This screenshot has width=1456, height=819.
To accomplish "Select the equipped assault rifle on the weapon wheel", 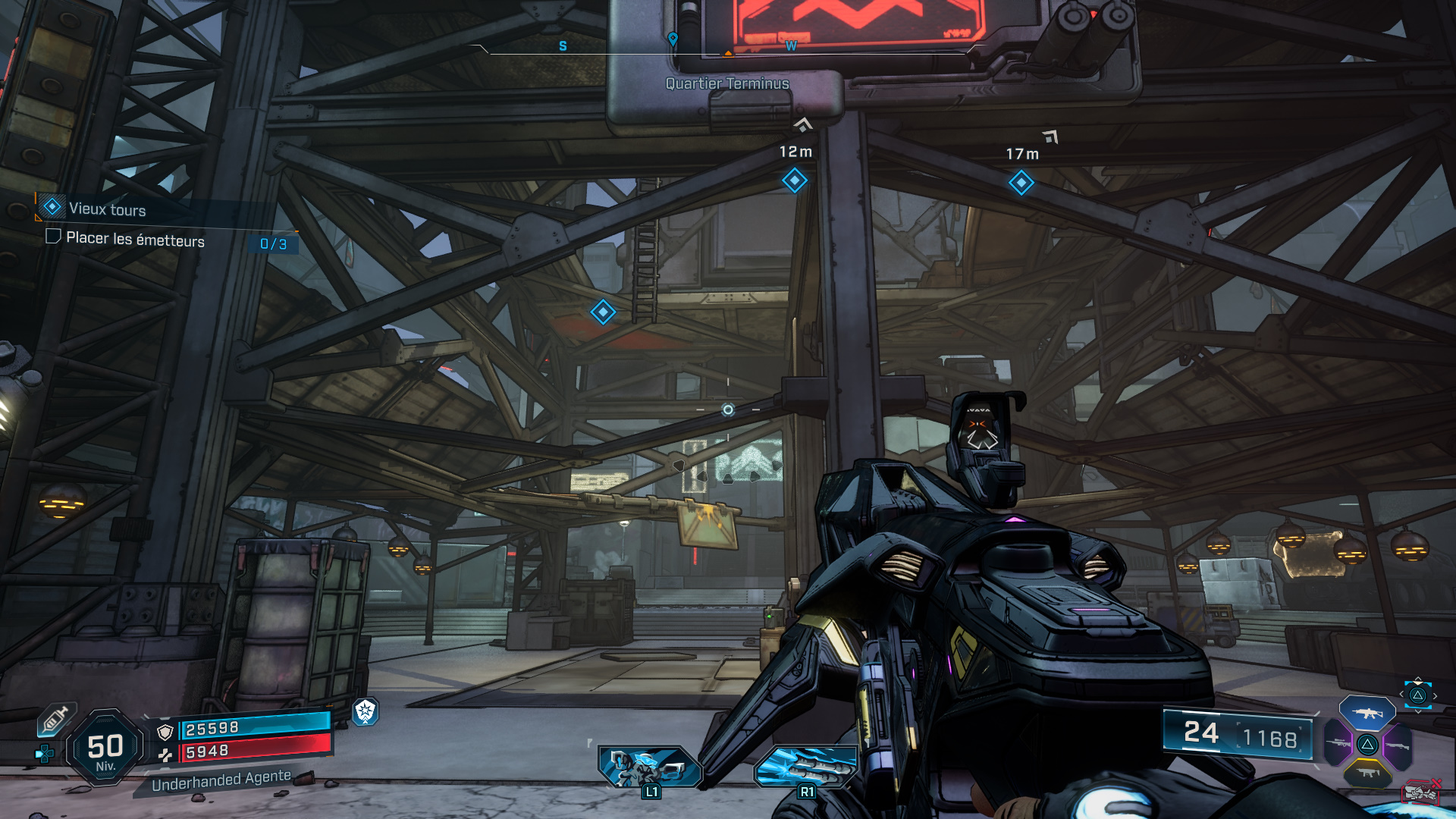I will click(1367, 714).
